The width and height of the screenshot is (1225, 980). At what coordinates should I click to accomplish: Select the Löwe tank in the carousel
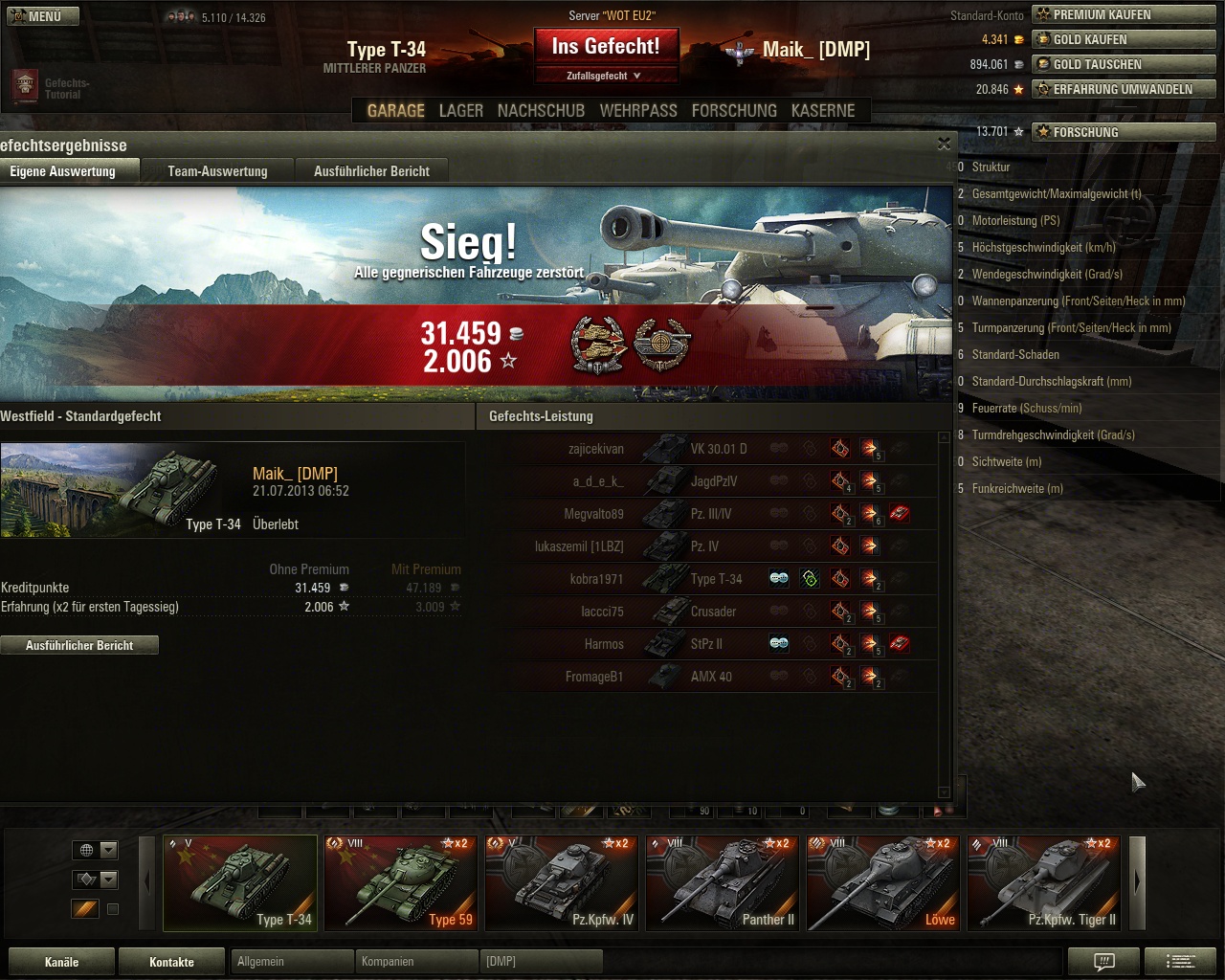pos(883,882)
